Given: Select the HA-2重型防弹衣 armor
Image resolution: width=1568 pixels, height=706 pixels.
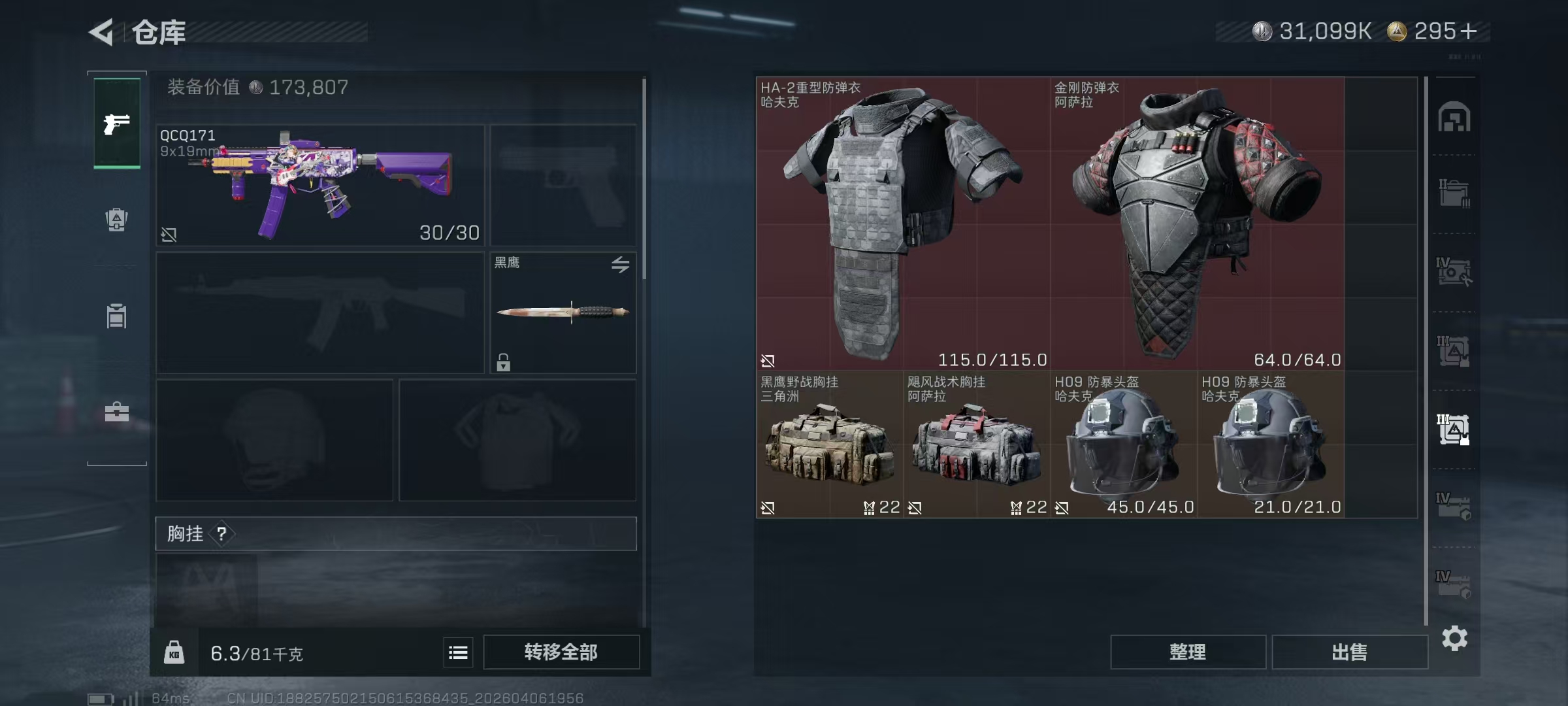Looking at the screenshot, I should click(903, 224).
